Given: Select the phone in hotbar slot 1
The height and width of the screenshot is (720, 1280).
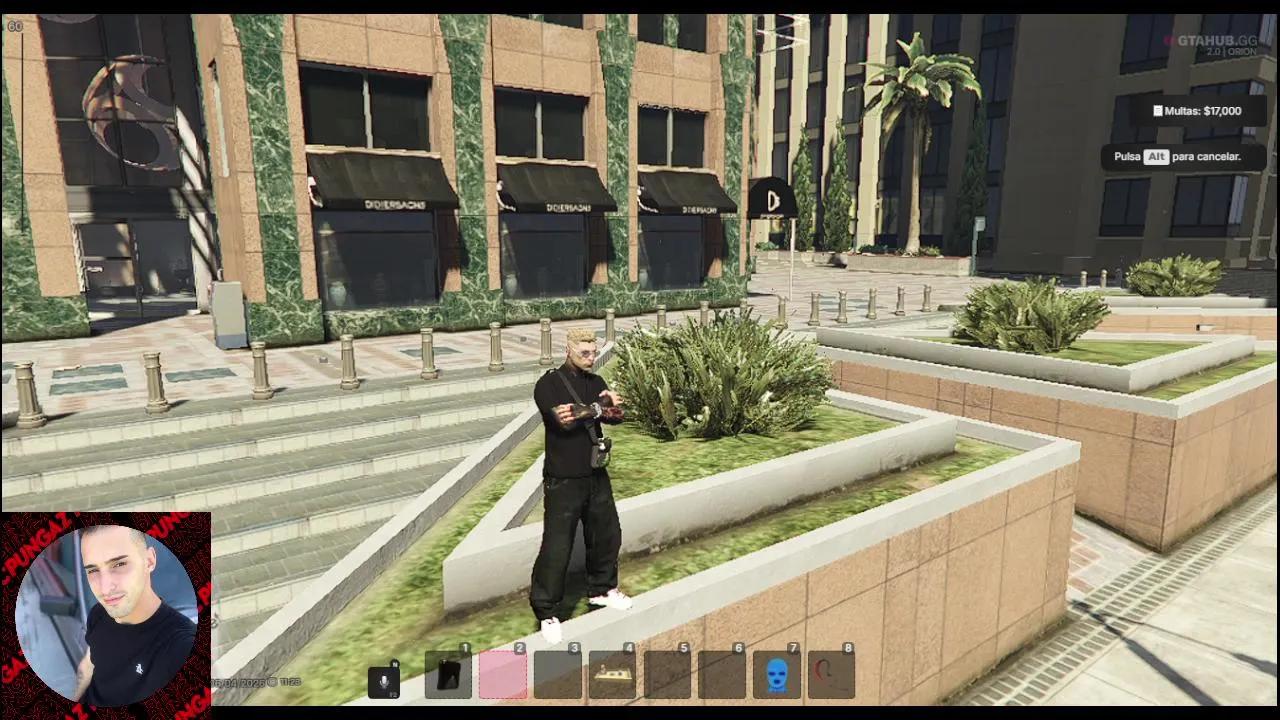Looking at the screenshot, I should pyautogui.click(x=448, y=675).
